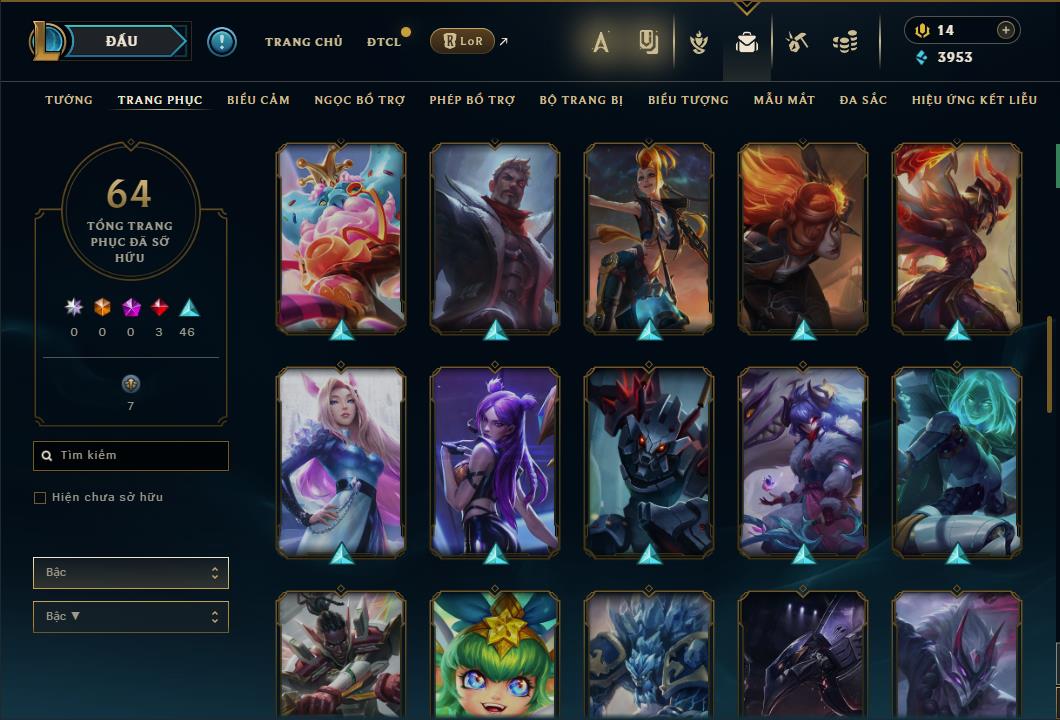The width and height of the screenshot is (1060, 720).
Task: Show the BIỂU TƯỢNG tab
Action: (x=688, y=100)
